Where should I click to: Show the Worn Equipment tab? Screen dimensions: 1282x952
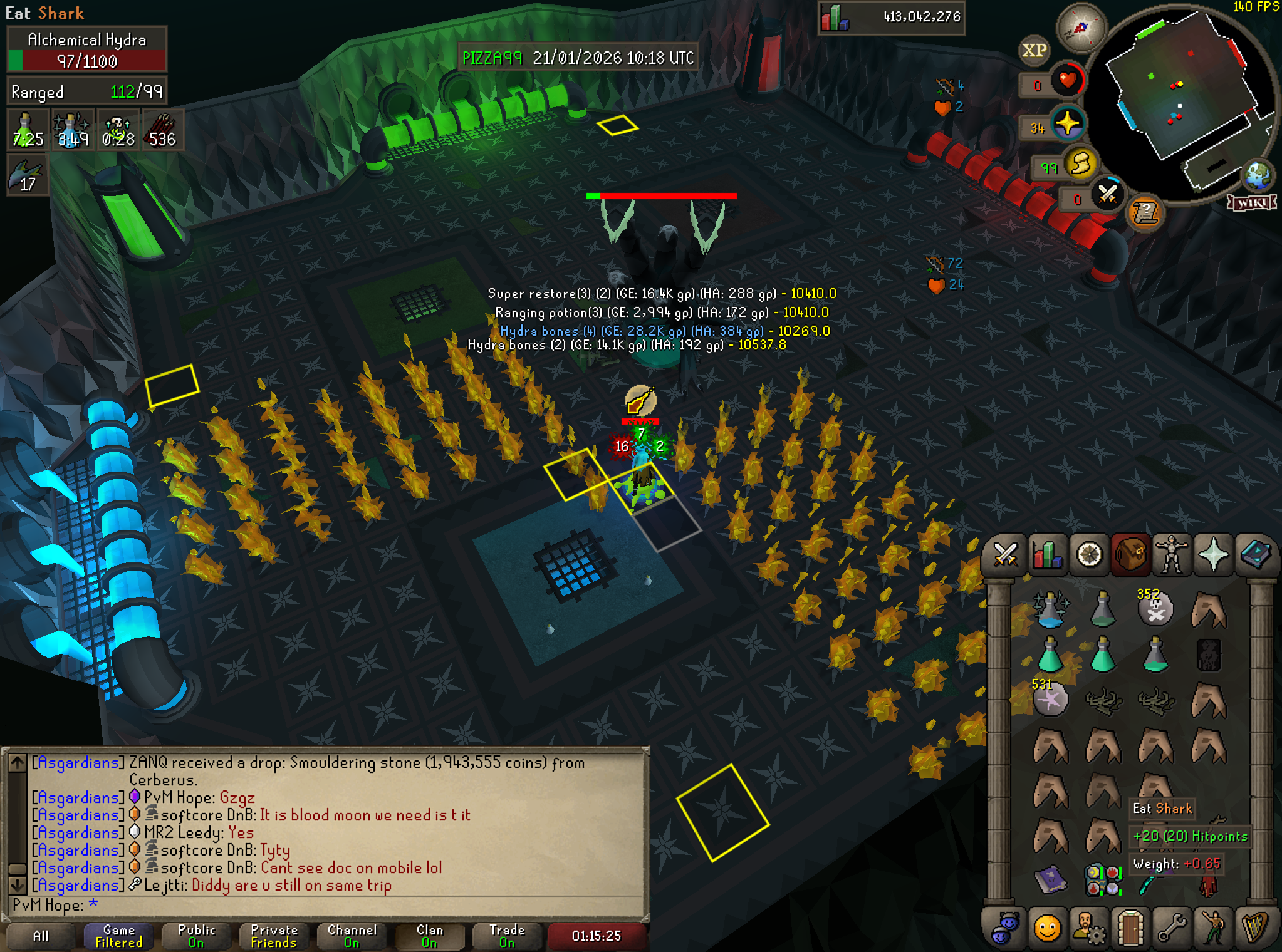pos(1172,555)
